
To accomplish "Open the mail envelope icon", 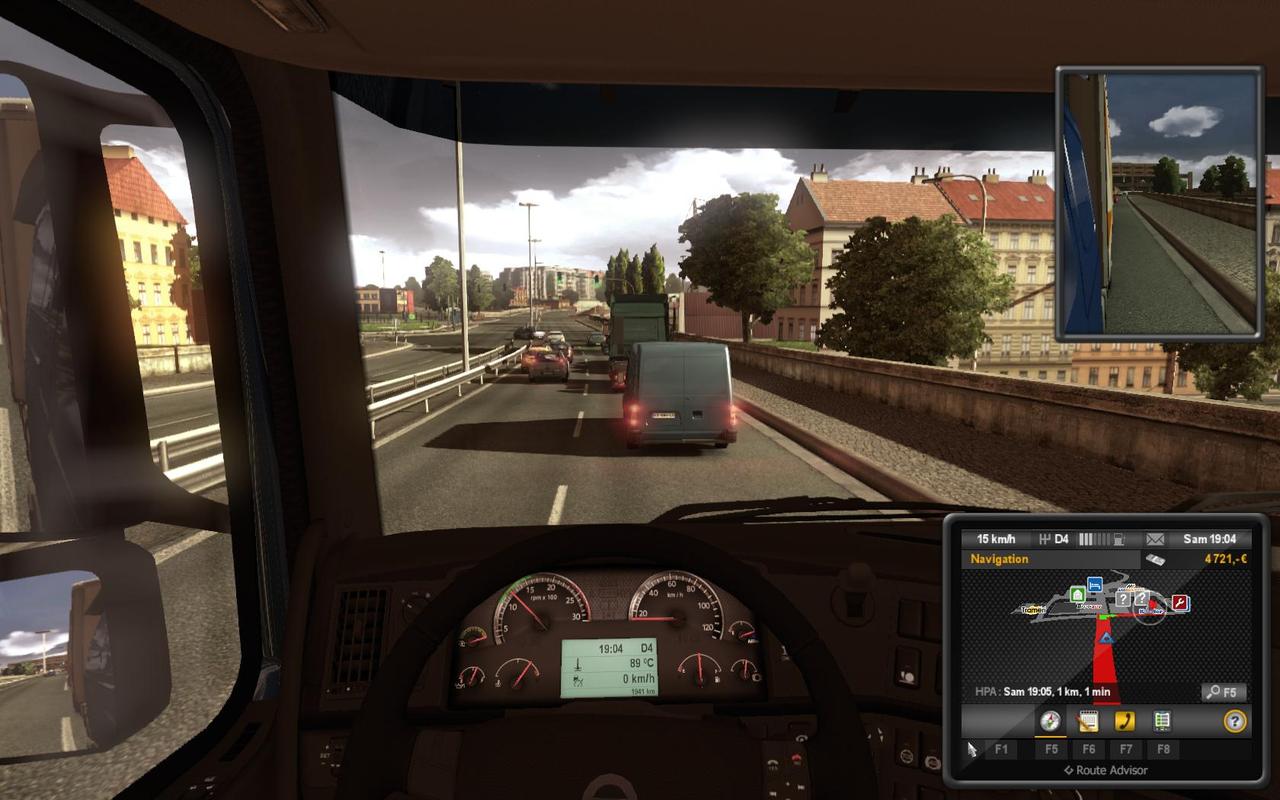I will (1155, 539).
